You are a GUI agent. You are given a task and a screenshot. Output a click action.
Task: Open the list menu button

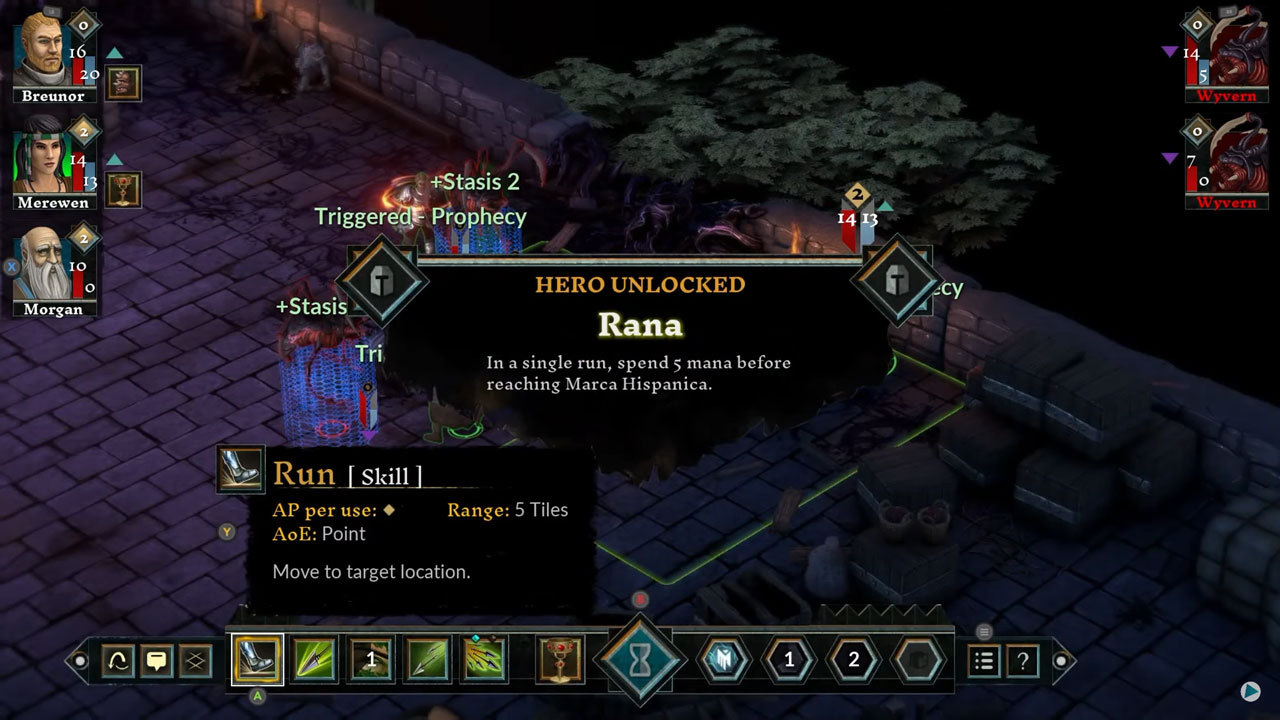tap(984, 661)
